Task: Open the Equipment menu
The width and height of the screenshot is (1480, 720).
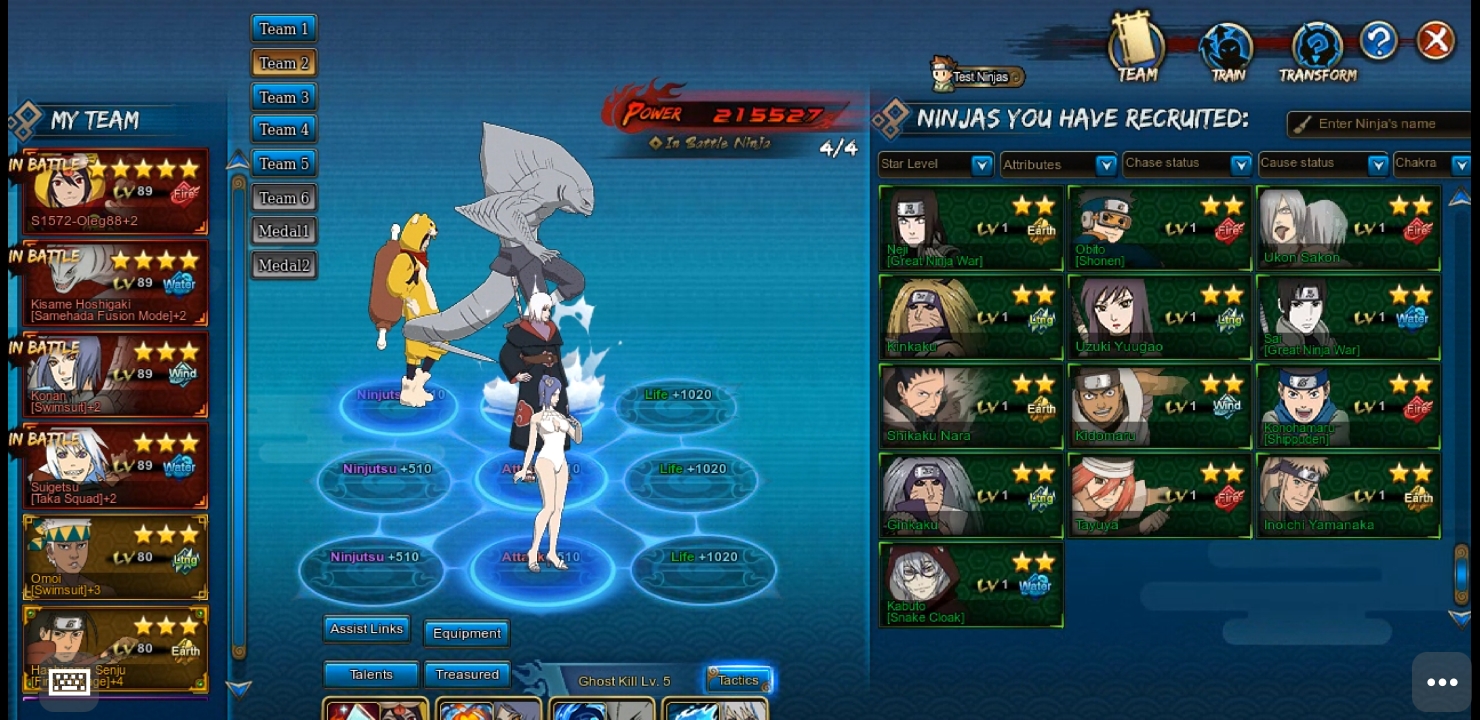Action: pyautogui.click(x=467, y=633)
